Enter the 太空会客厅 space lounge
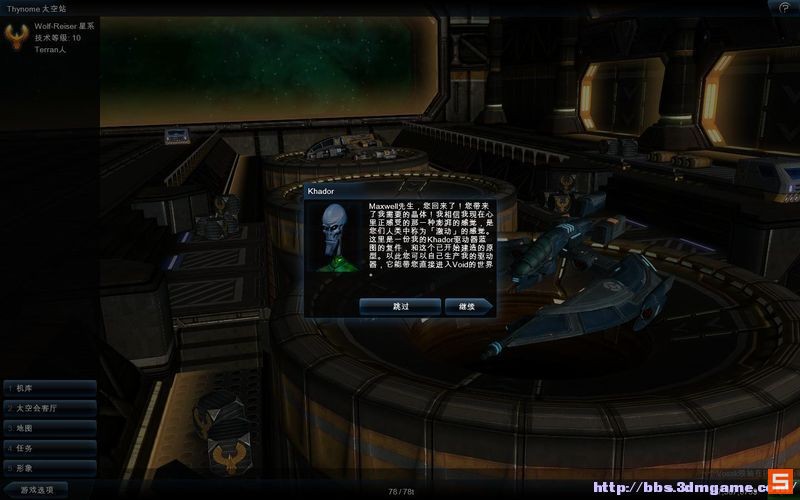 [50, 407]
